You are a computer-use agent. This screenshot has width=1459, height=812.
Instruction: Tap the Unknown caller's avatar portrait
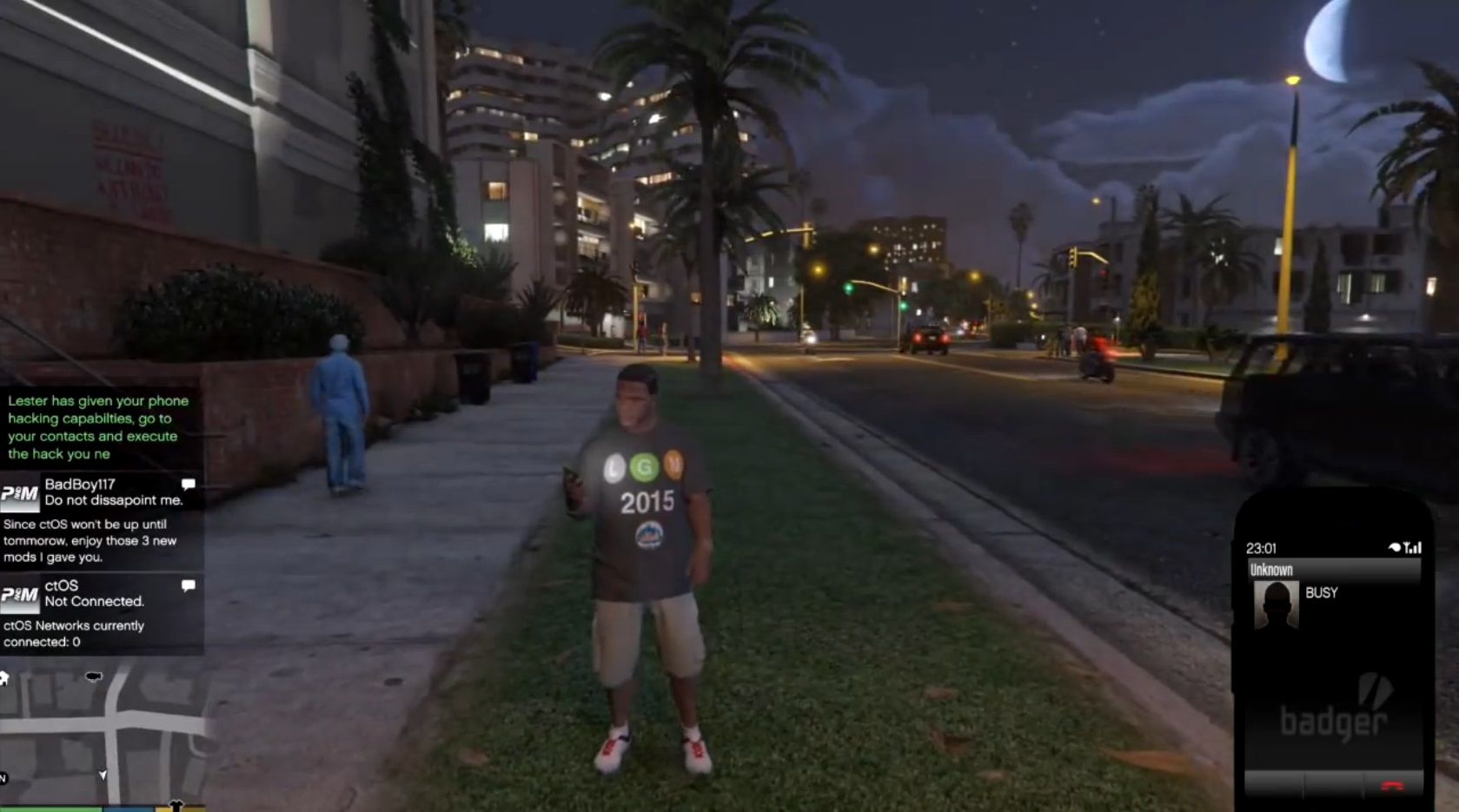[1274, 605]
